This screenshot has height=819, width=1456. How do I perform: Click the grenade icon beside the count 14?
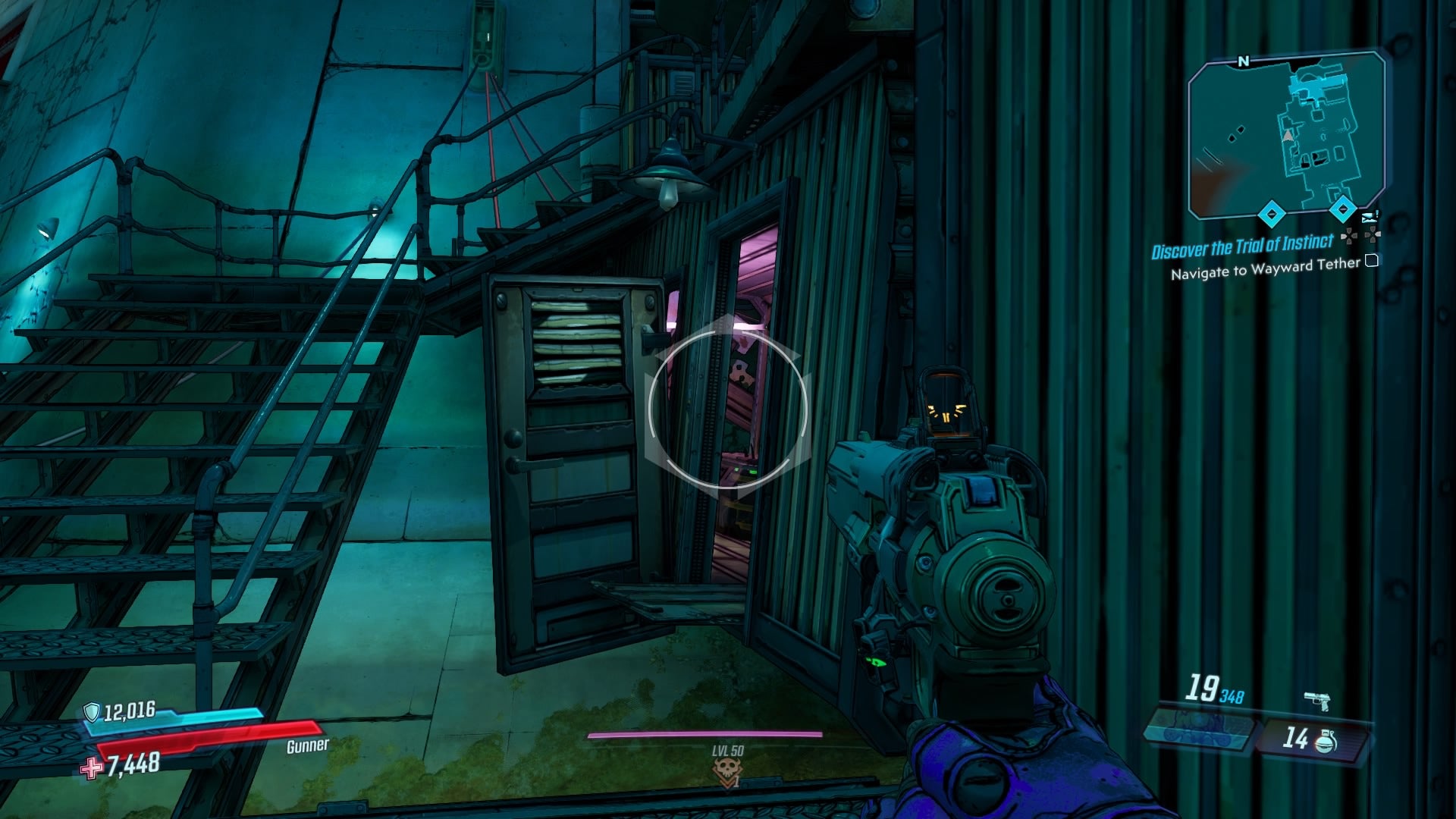(x=1325, y=742)
